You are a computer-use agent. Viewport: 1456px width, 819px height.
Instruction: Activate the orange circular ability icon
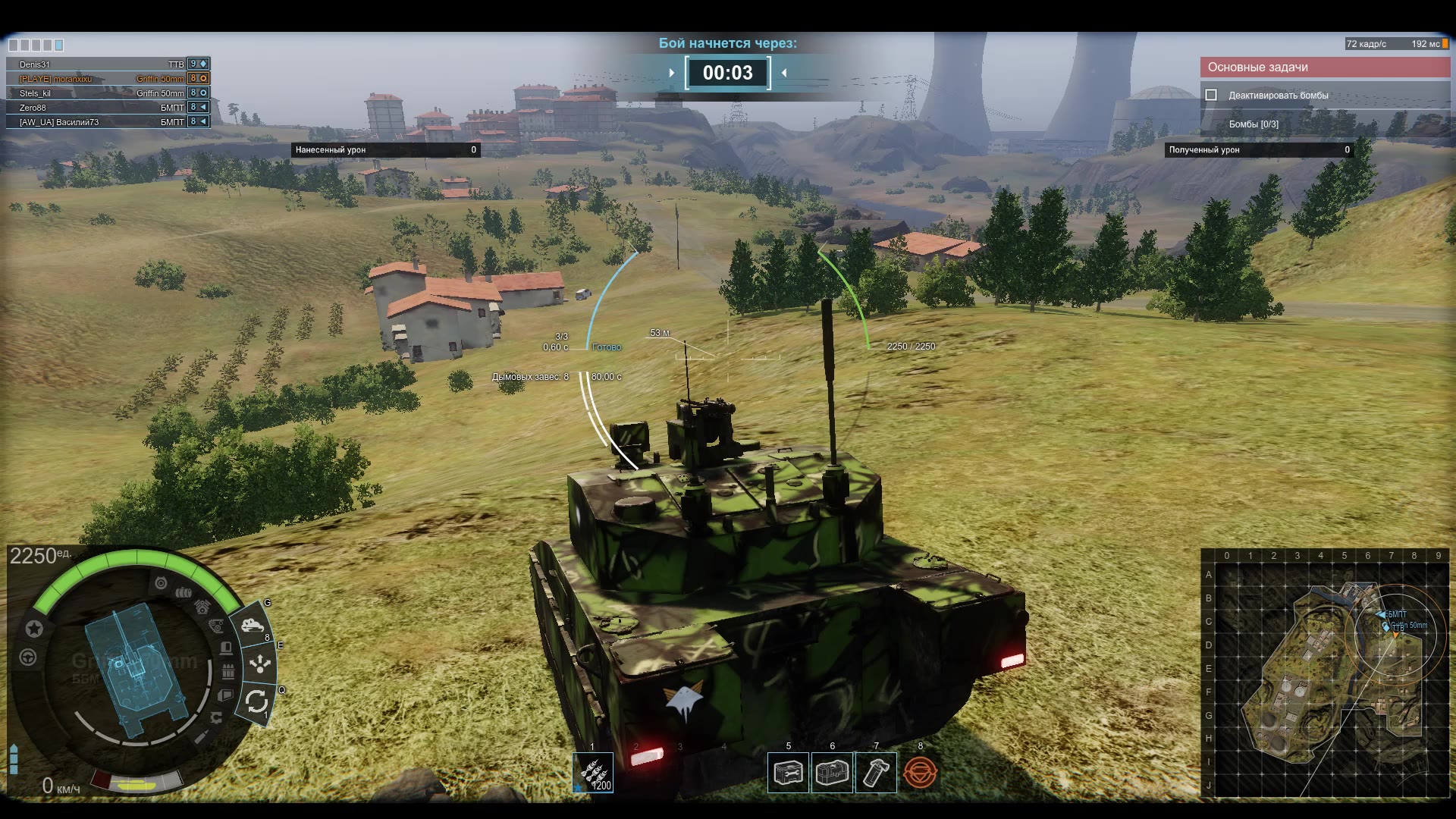click(920, 773)
